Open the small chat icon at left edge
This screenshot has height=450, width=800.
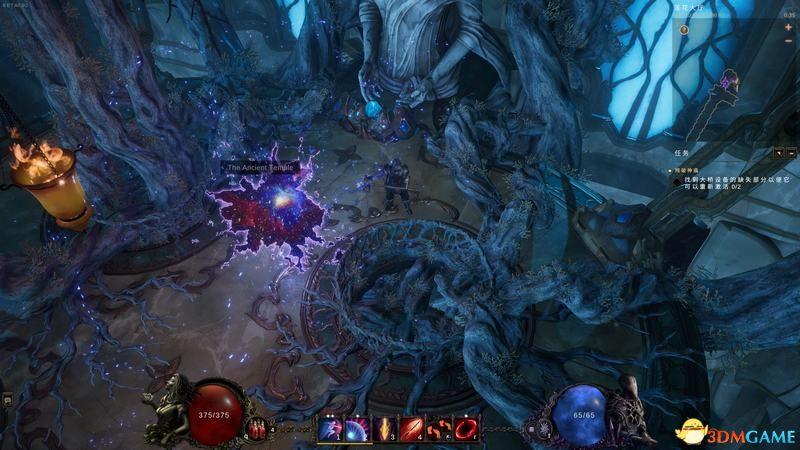pos(6,399)
